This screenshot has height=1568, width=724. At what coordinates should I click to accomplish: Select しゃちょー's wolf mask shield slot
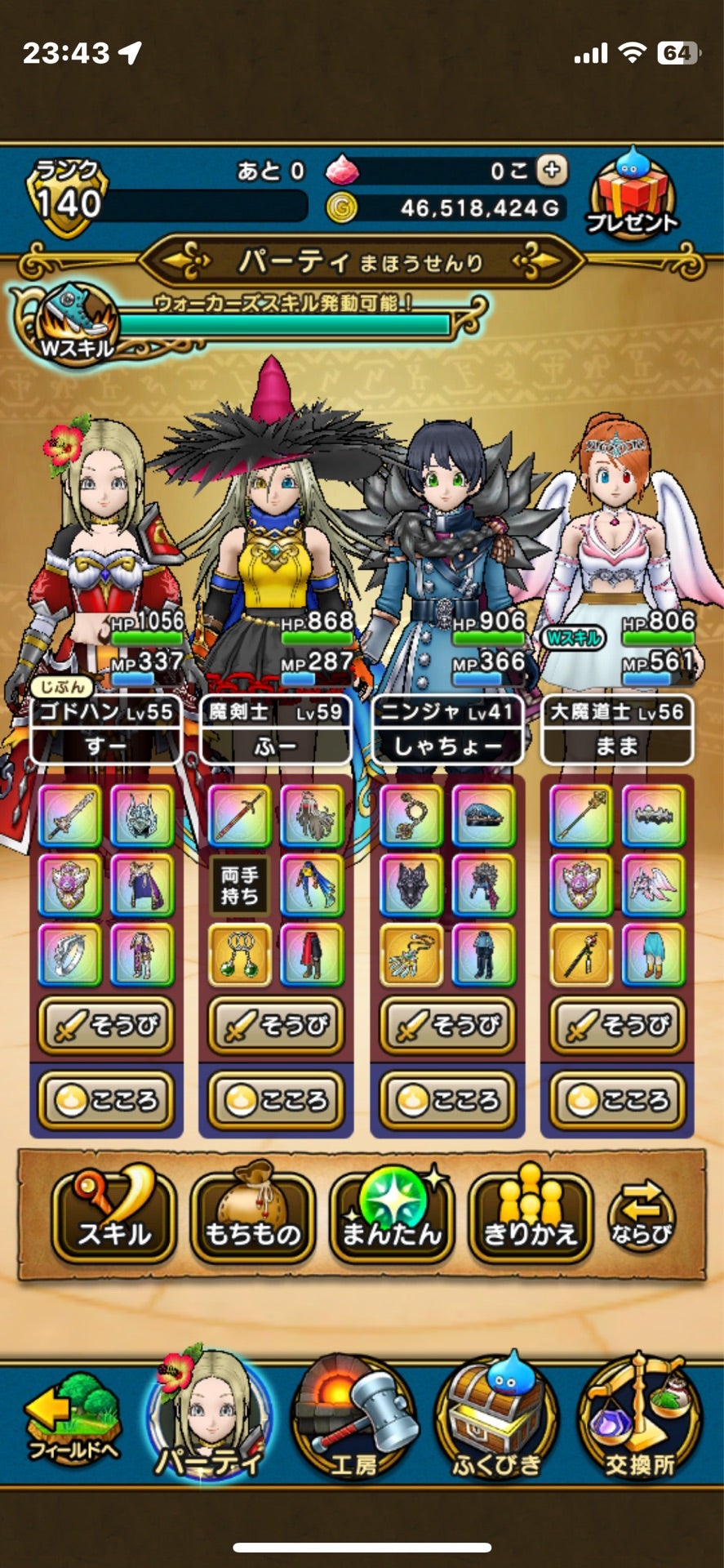click(x=411, y=884)
